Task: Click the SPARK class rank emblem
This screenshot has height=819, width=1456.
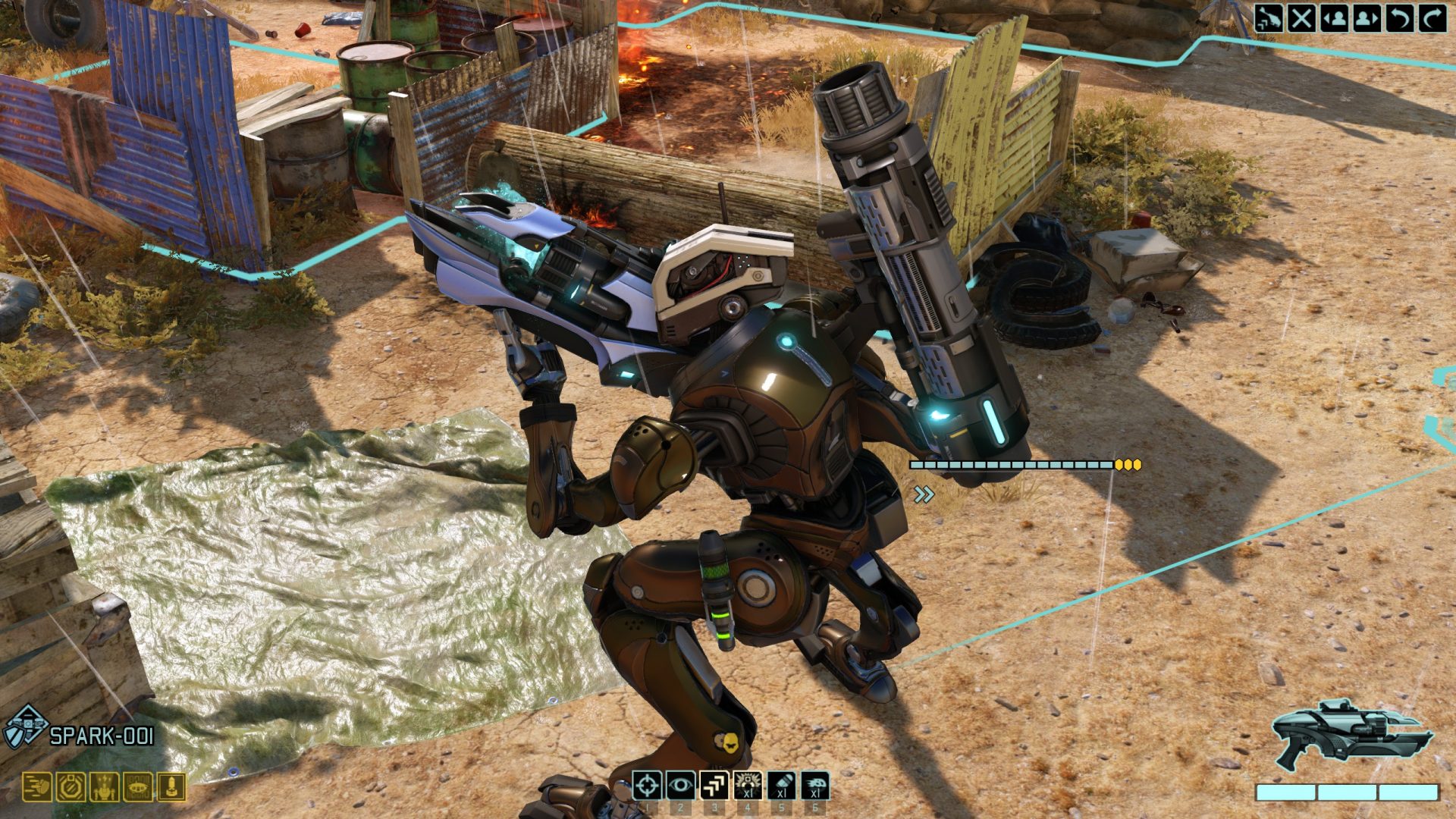Action: point(27,728)
